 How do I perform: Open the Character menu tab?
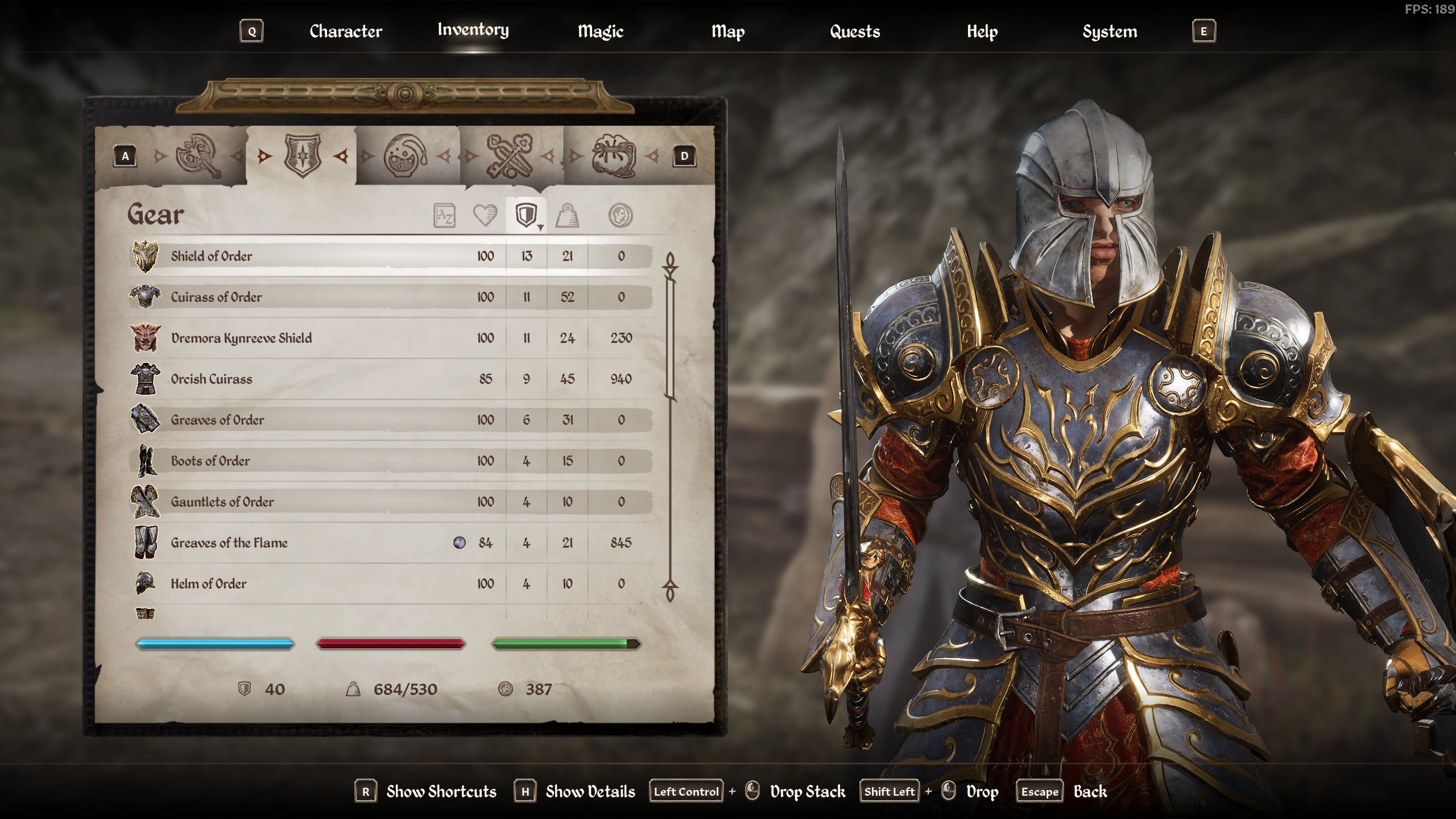click(345, 31)
